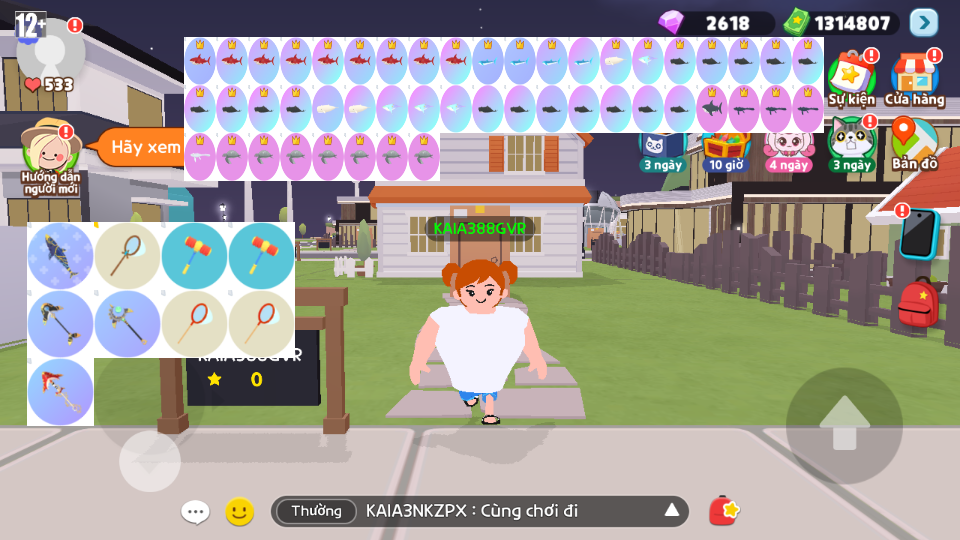Open the speech bubble chat button
960x540 pixels.
(x=195, y=512)
